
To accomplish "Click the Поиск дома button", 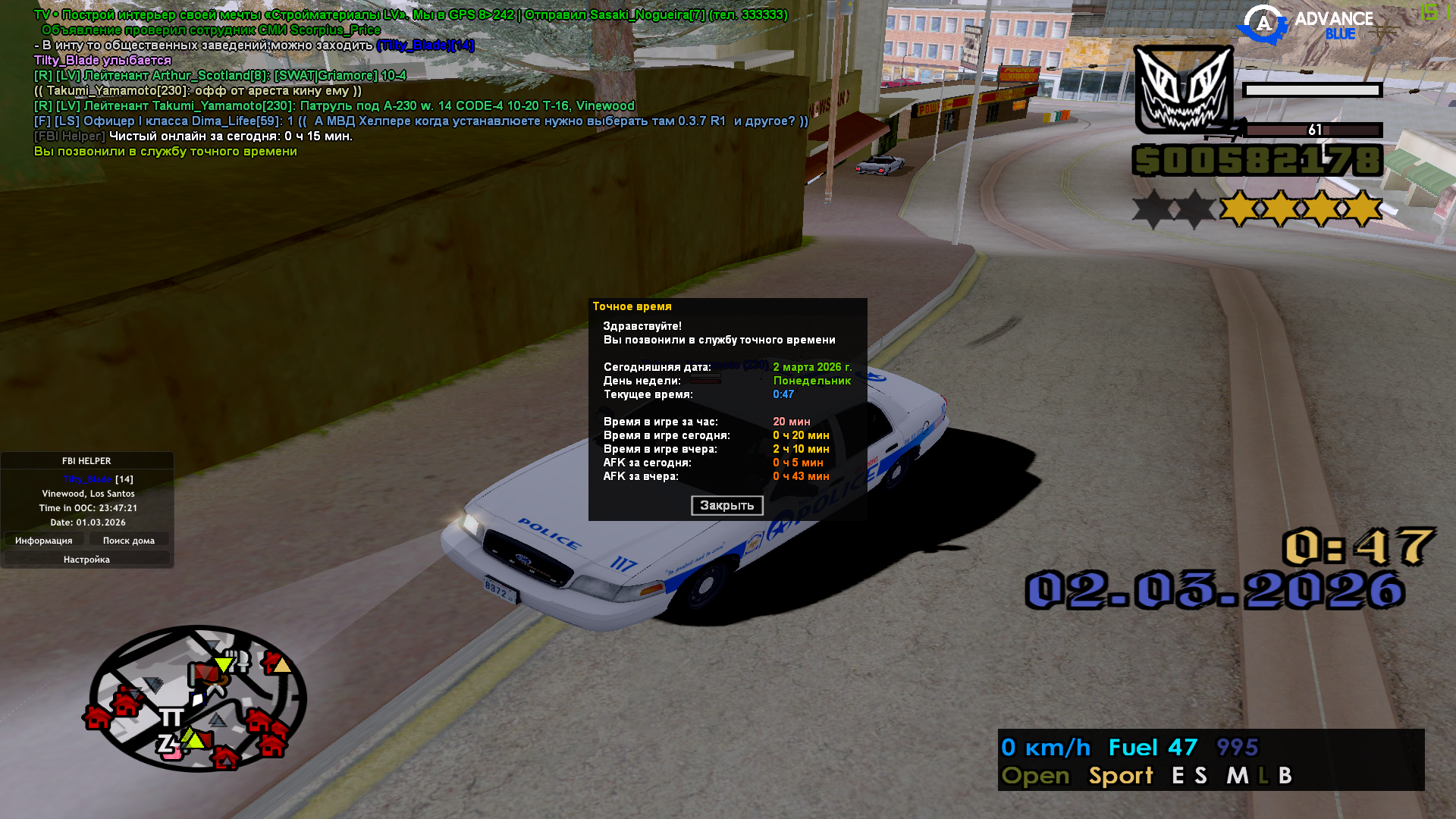I will pyautogui.click(x=129, y=541).
